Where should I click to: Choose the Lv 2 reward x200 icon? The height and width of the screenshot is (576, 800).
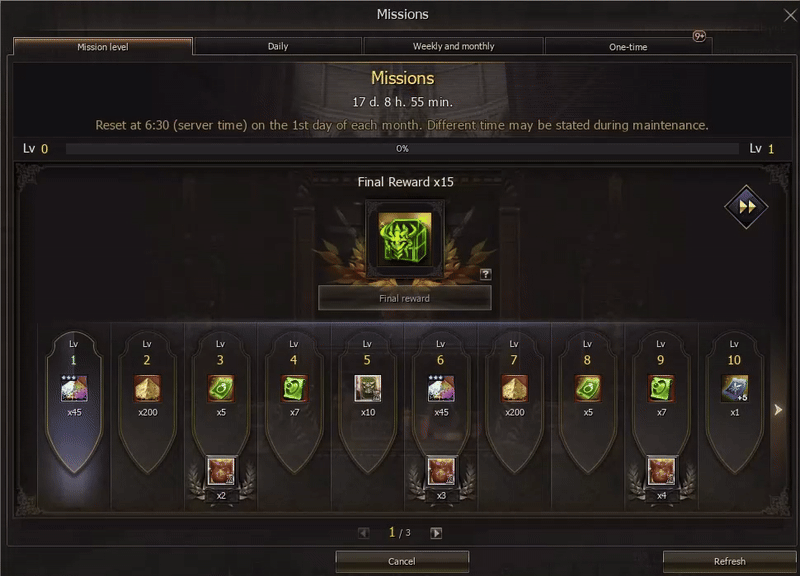(x=147, y=388)
